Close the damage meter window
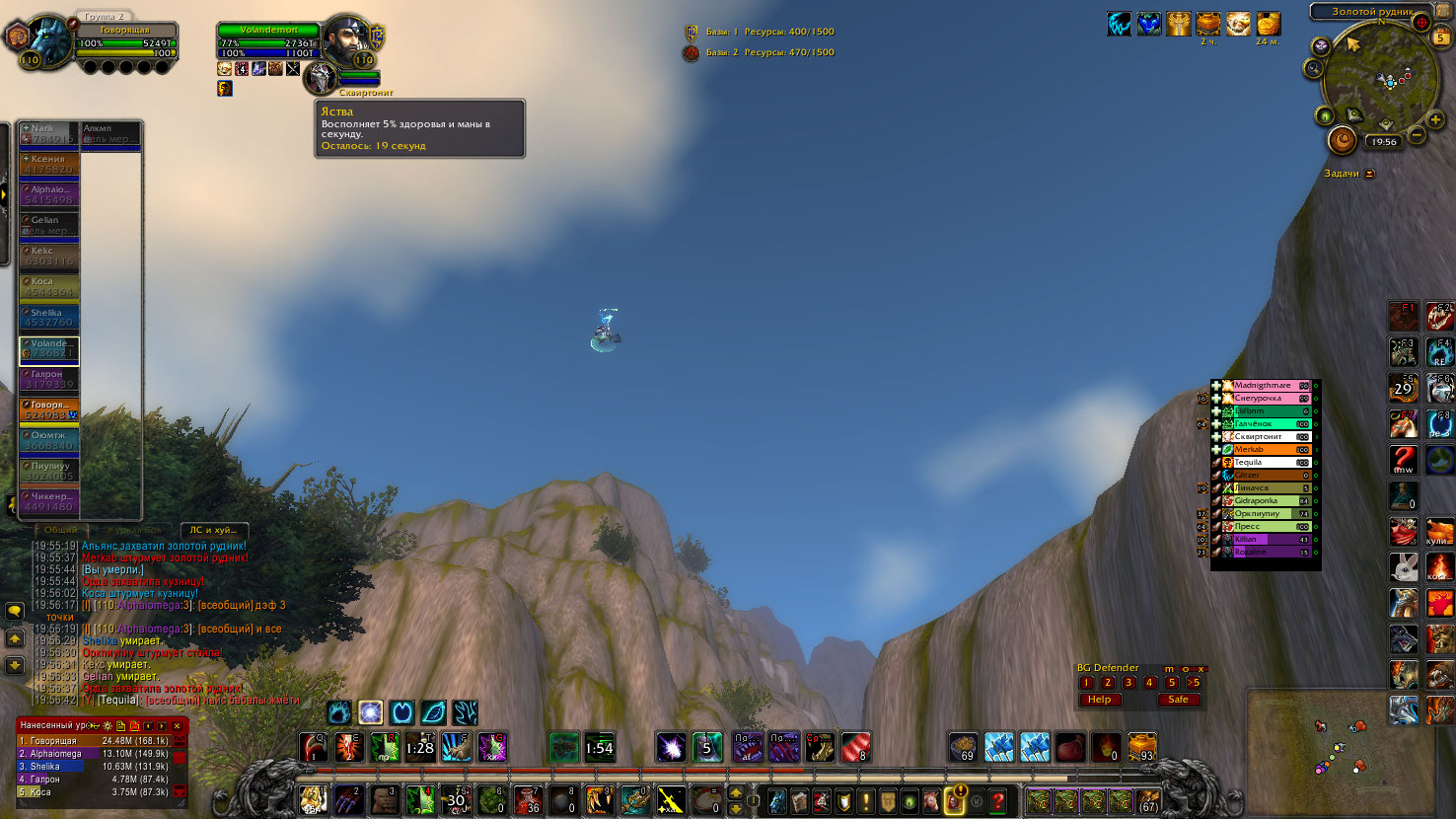 click(x=178, y=725)
